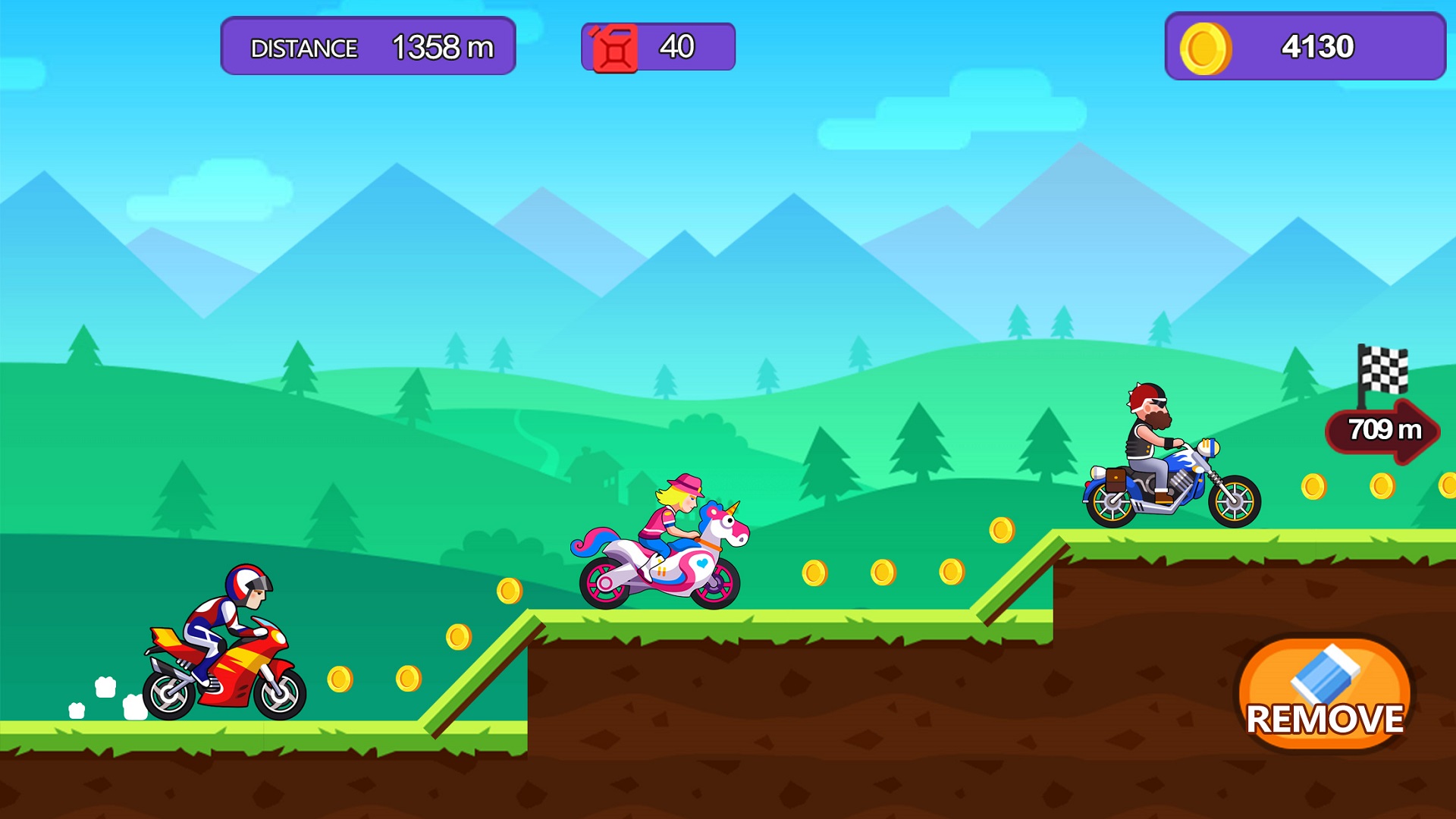Click the DISTANCE 1358 m display

click(x=367, y=47)
